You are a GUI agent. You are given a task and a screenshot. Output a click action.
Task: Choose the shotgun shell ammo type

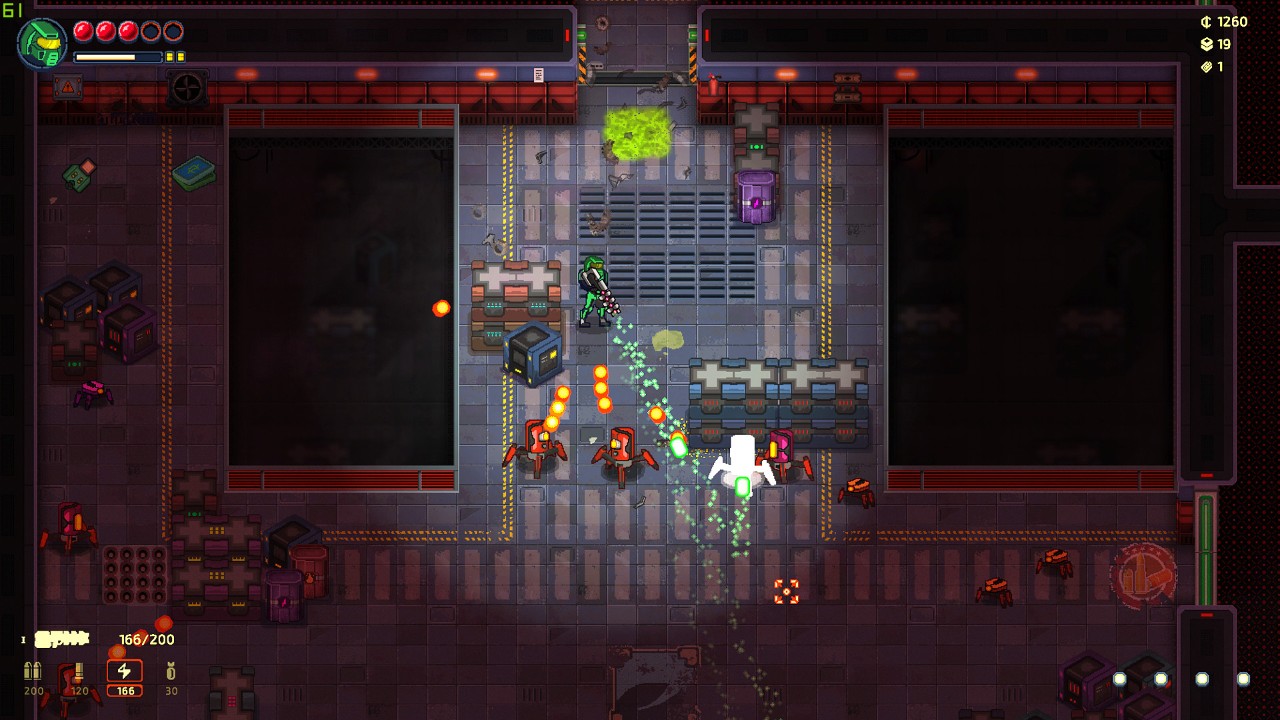pos(79,671)
